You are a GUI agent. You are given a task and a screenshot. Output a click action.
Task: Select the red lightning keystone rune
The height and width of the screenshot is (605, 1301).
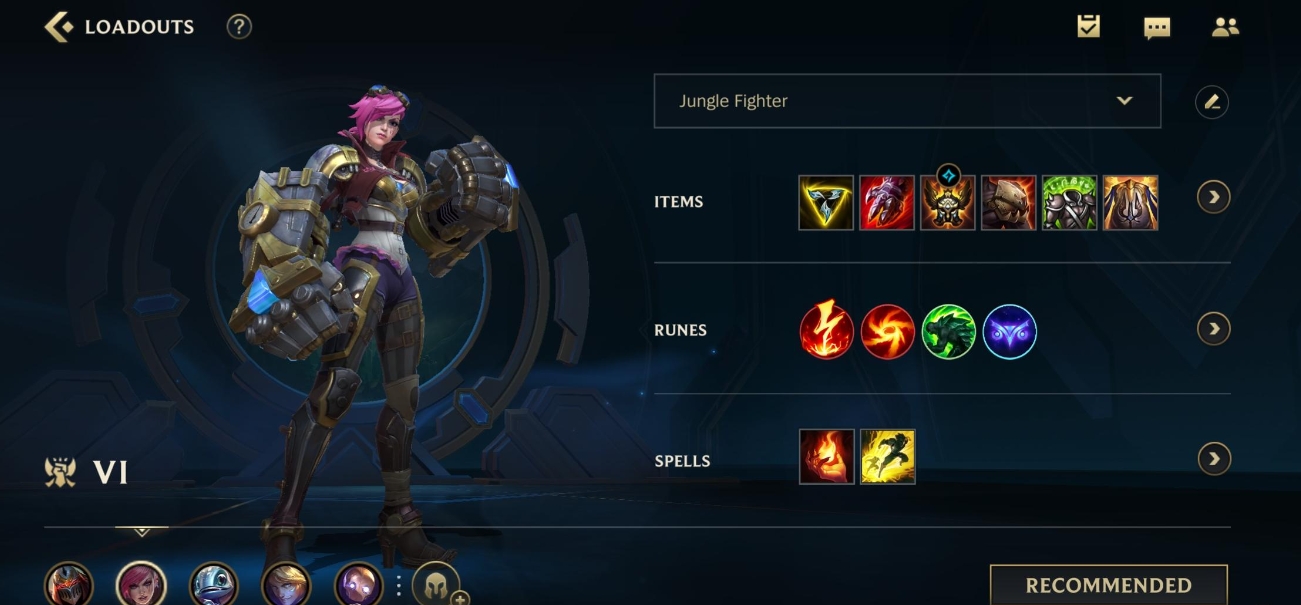coord(827,332)
